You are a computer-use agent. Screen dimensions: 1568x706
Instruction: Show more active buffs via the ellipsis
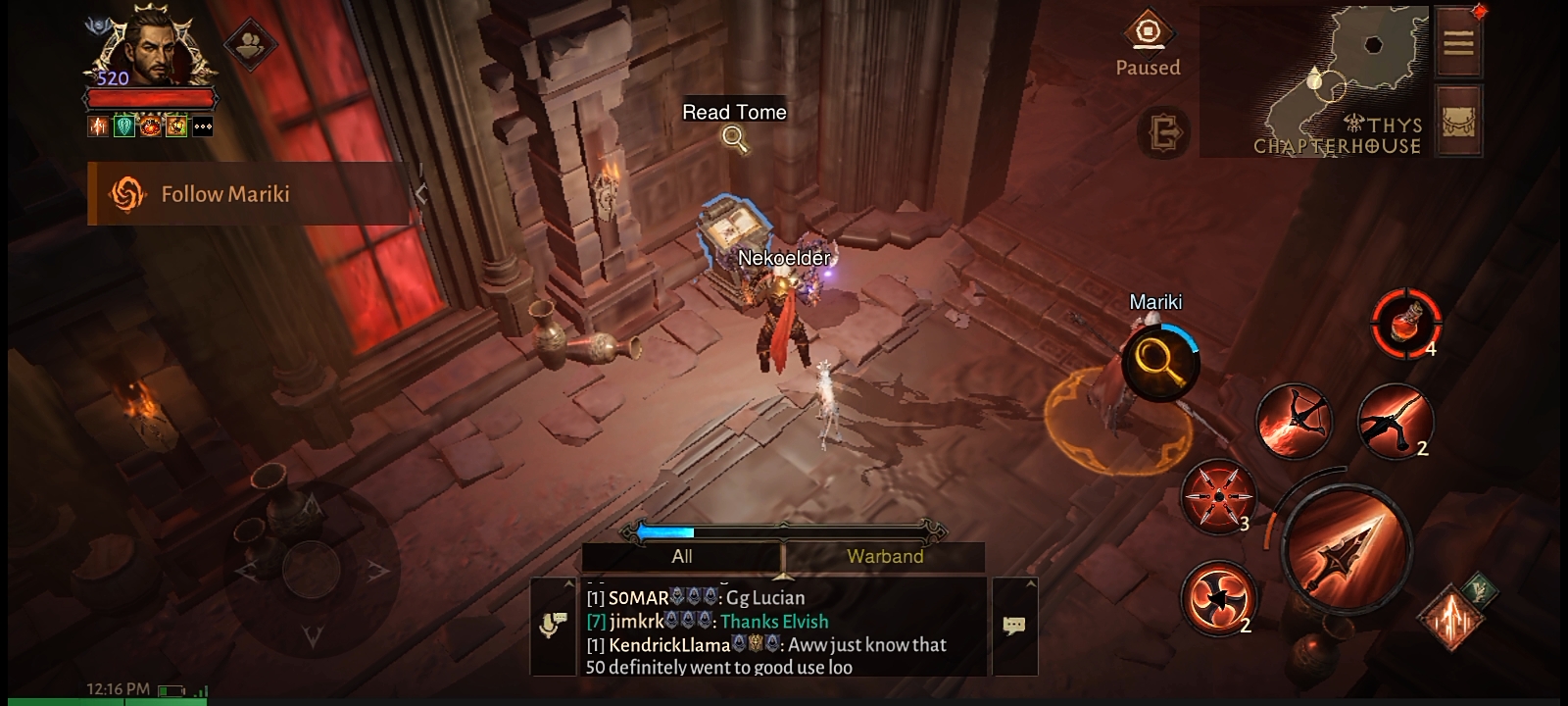pyautogui.click(x=202, y=126)
